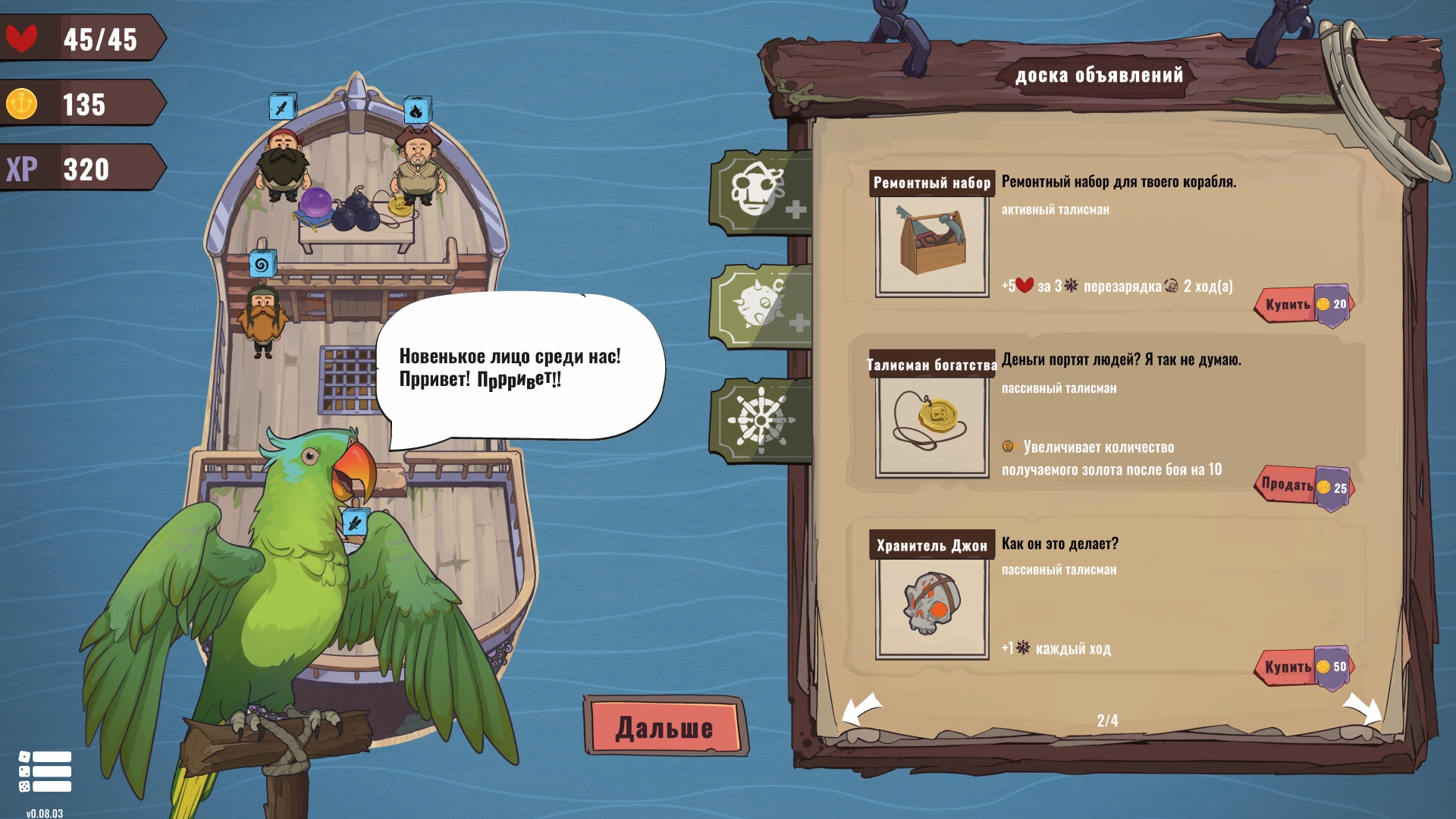Go to the next notice board page
Image resolution: width=1456 pixels, height=819 pixels.
1362,711
